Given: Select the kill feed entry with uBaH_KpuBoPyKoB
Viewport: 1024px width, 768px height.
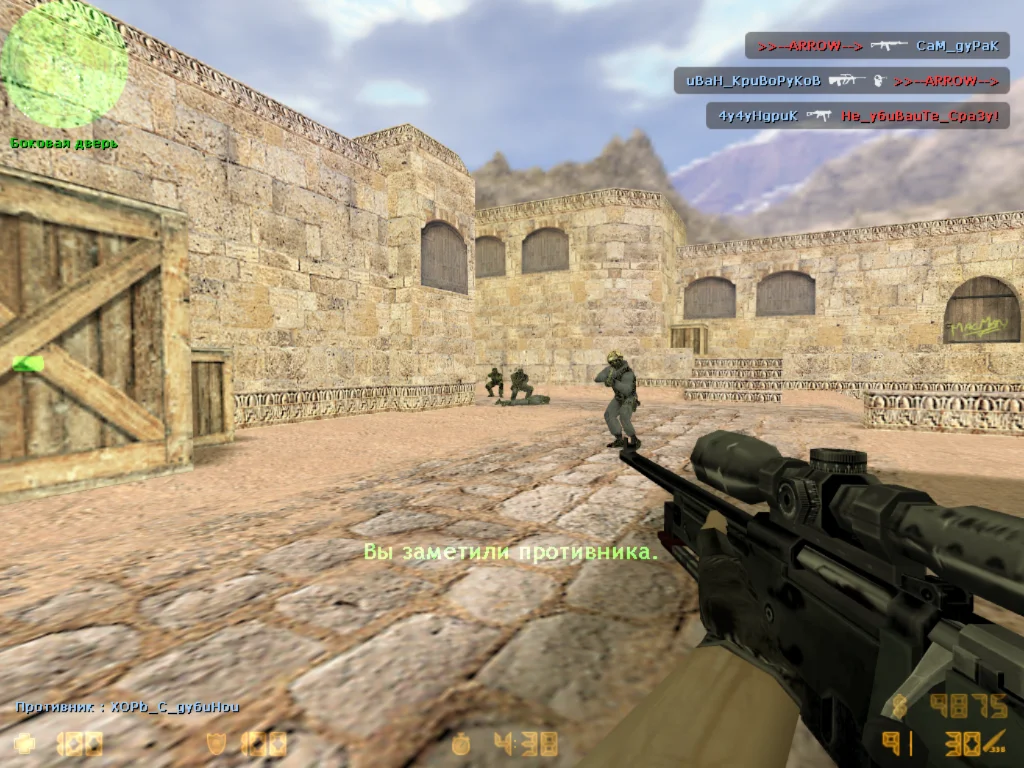Looking at the screenshot, I should 841,81.
